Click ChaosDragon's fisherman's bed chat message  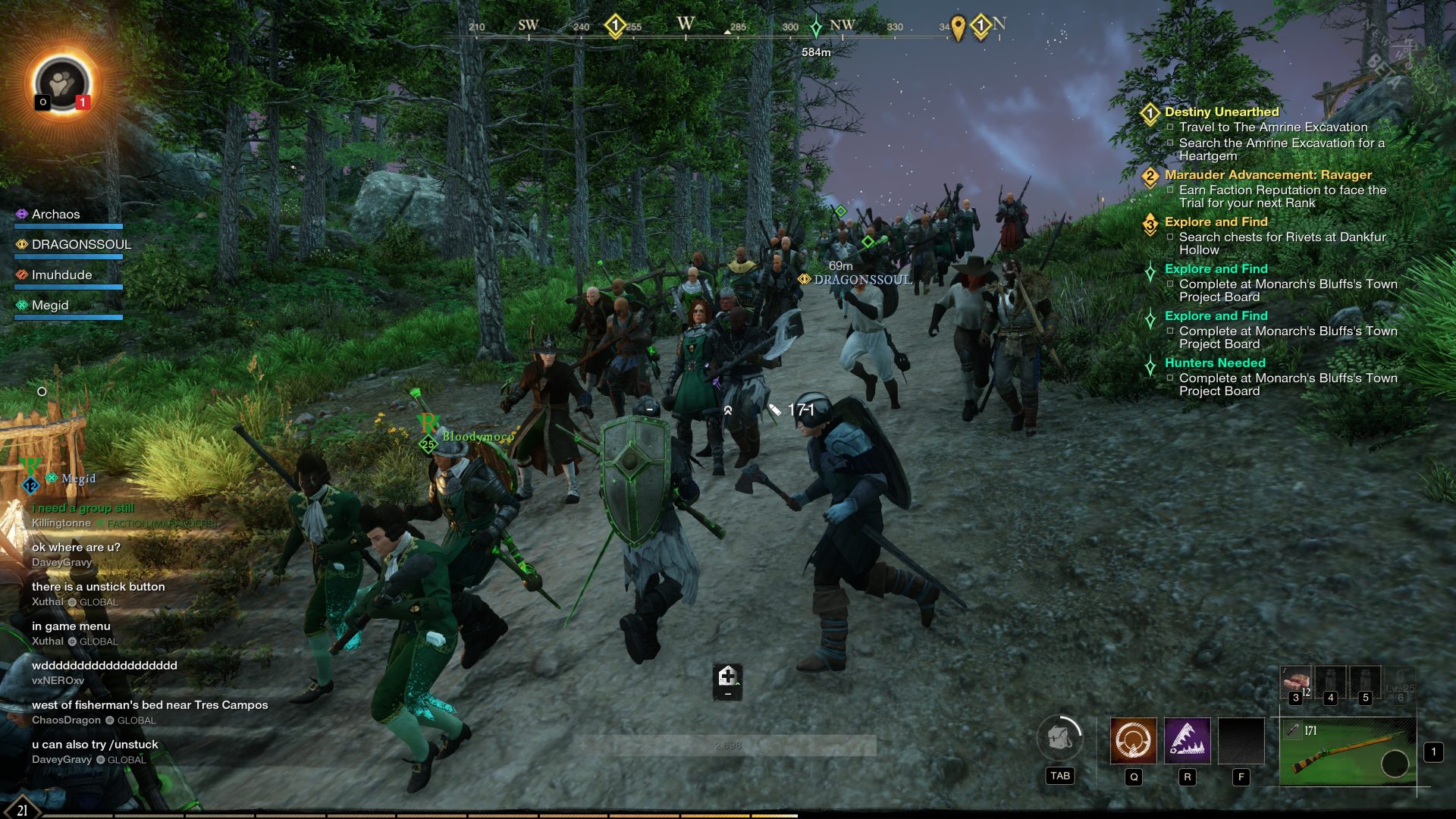click(149, 705)
